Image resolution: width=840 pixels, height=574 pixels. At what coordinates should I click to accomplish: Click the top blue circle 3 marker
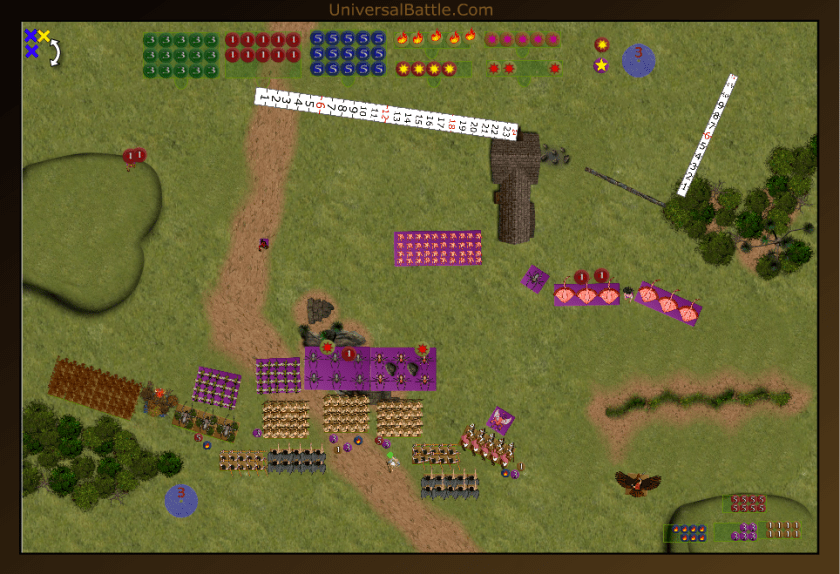tap(638, 60)
